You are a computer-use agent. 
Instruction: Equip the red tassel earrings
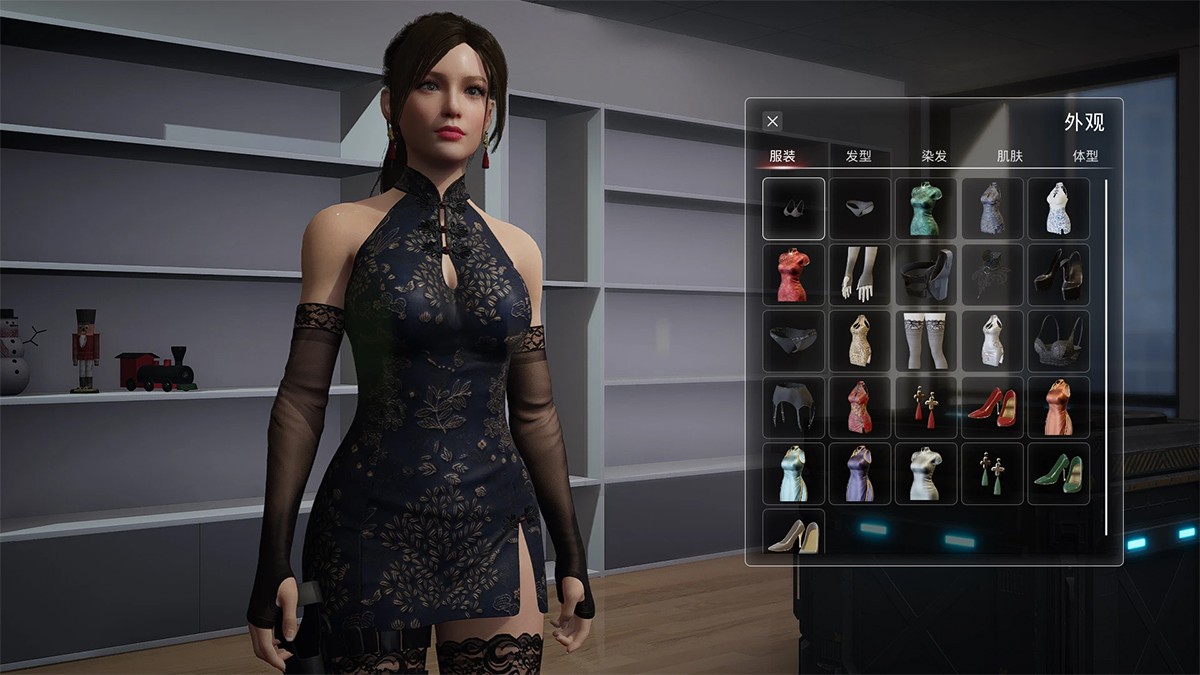926,407
